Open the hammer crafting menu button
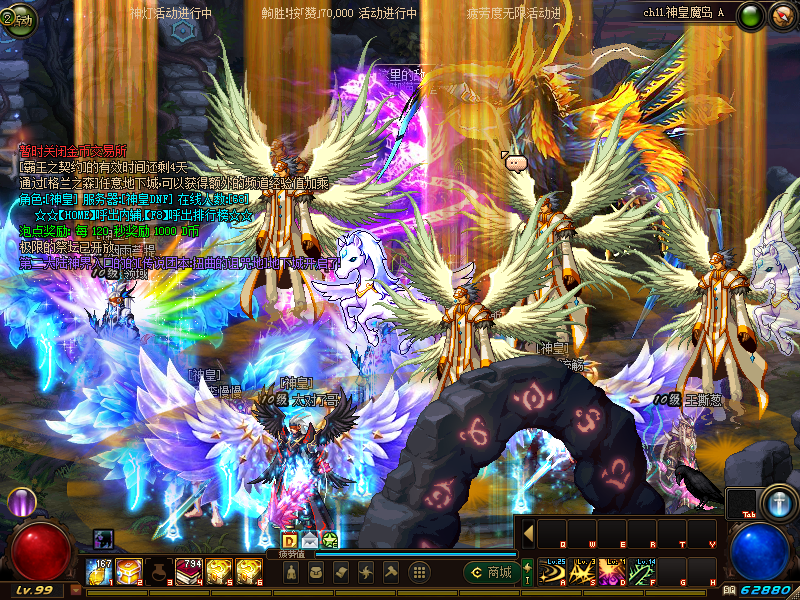 [x=392, y=573]
